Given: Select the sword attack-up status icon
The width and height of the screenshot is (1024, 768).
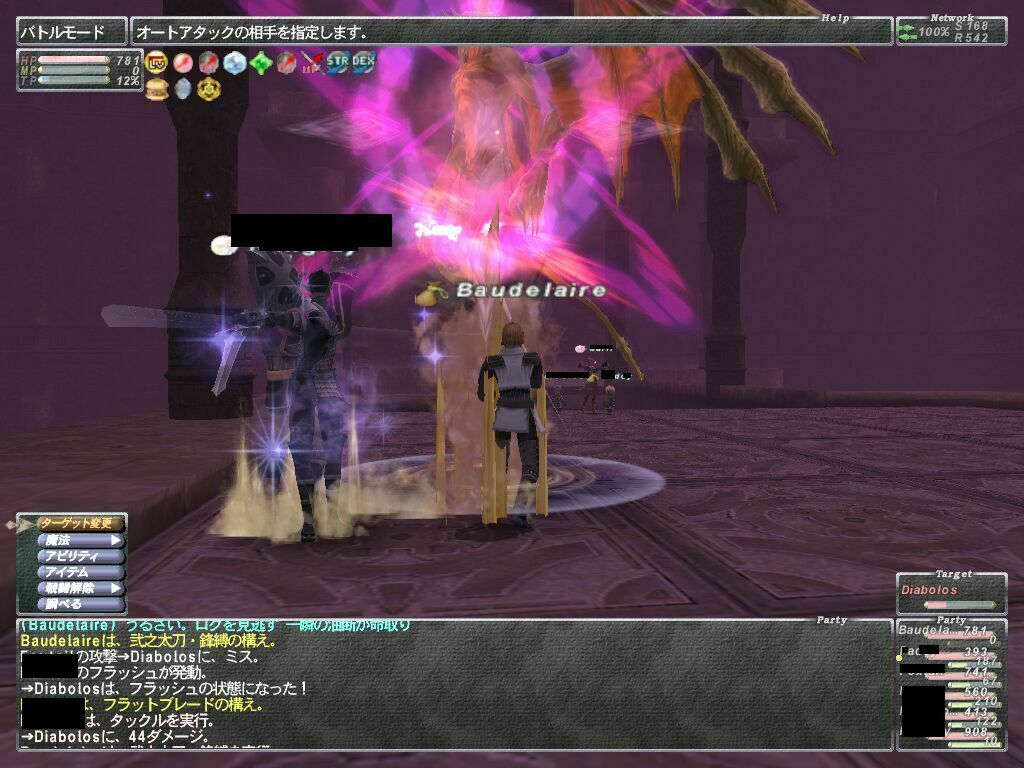Looking at the screenshot, I should pyautogui.click(x=312, y=63).
